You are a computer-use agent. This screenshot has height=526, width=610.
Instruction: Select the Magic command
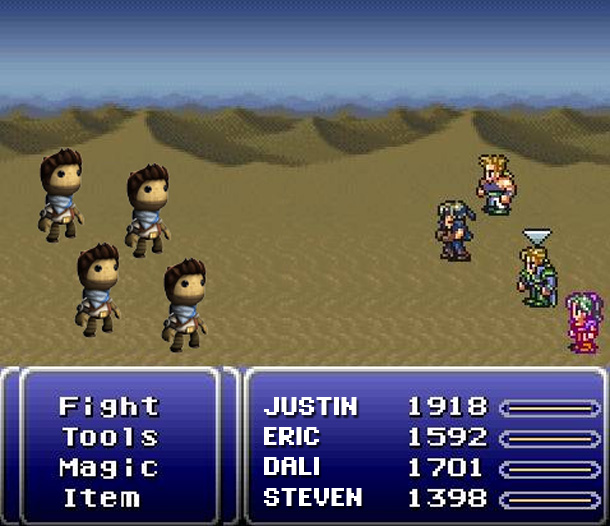[109, 467]
